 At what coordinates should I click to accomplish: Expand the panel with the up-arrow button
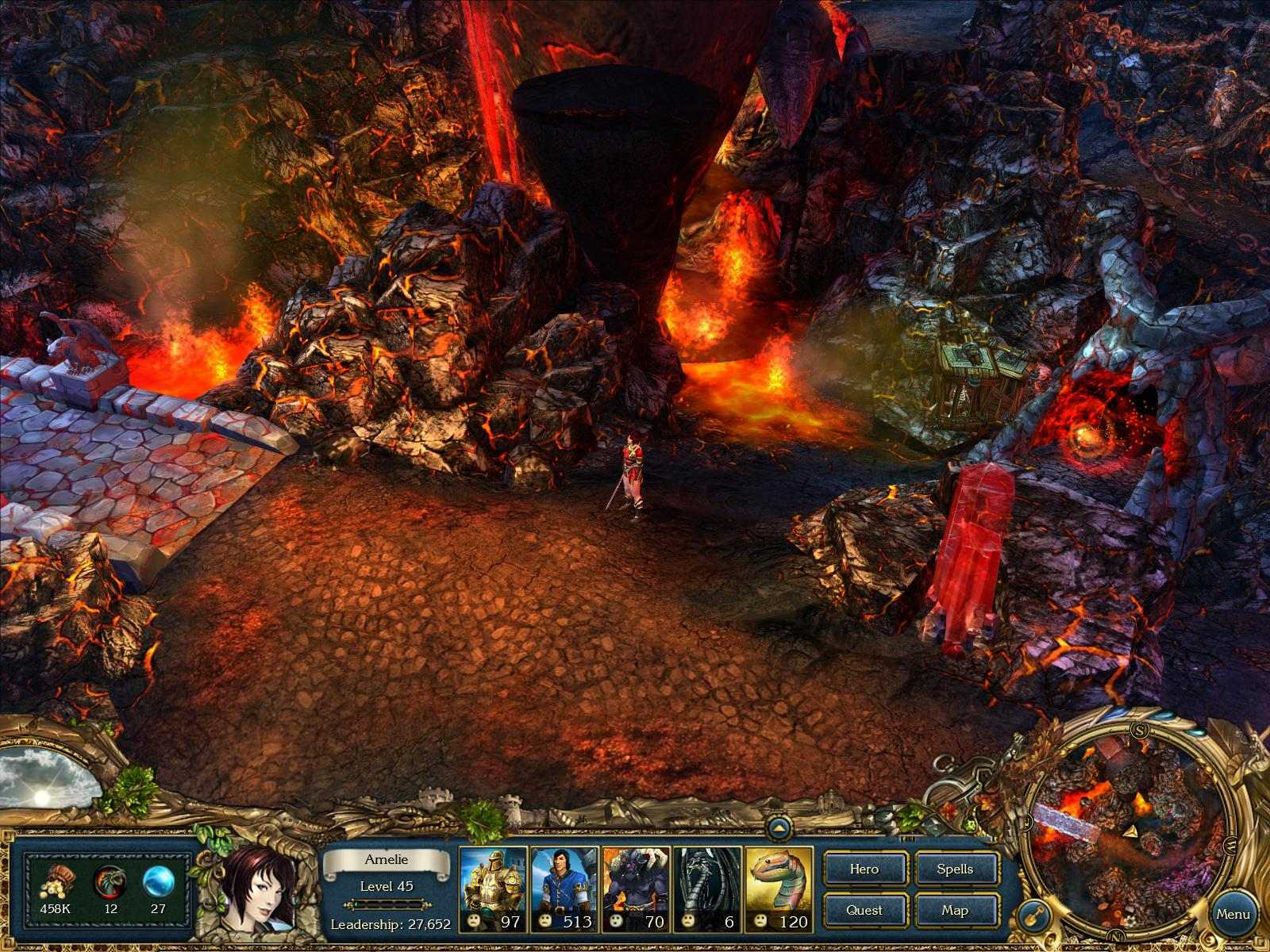781,827
